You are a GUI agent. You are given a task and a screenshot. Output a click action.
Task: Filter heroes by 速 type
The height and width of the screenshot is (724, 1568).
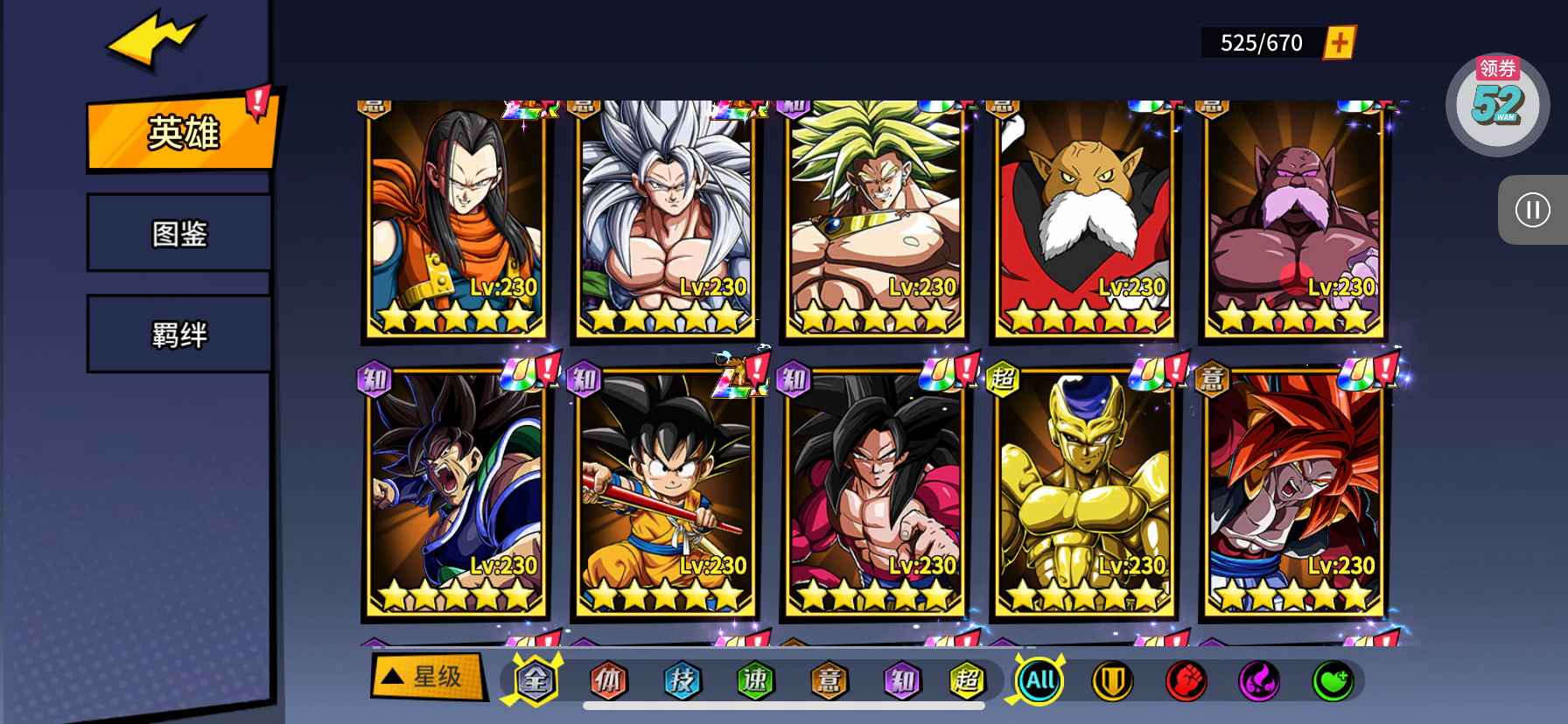[x=755, y=680]
